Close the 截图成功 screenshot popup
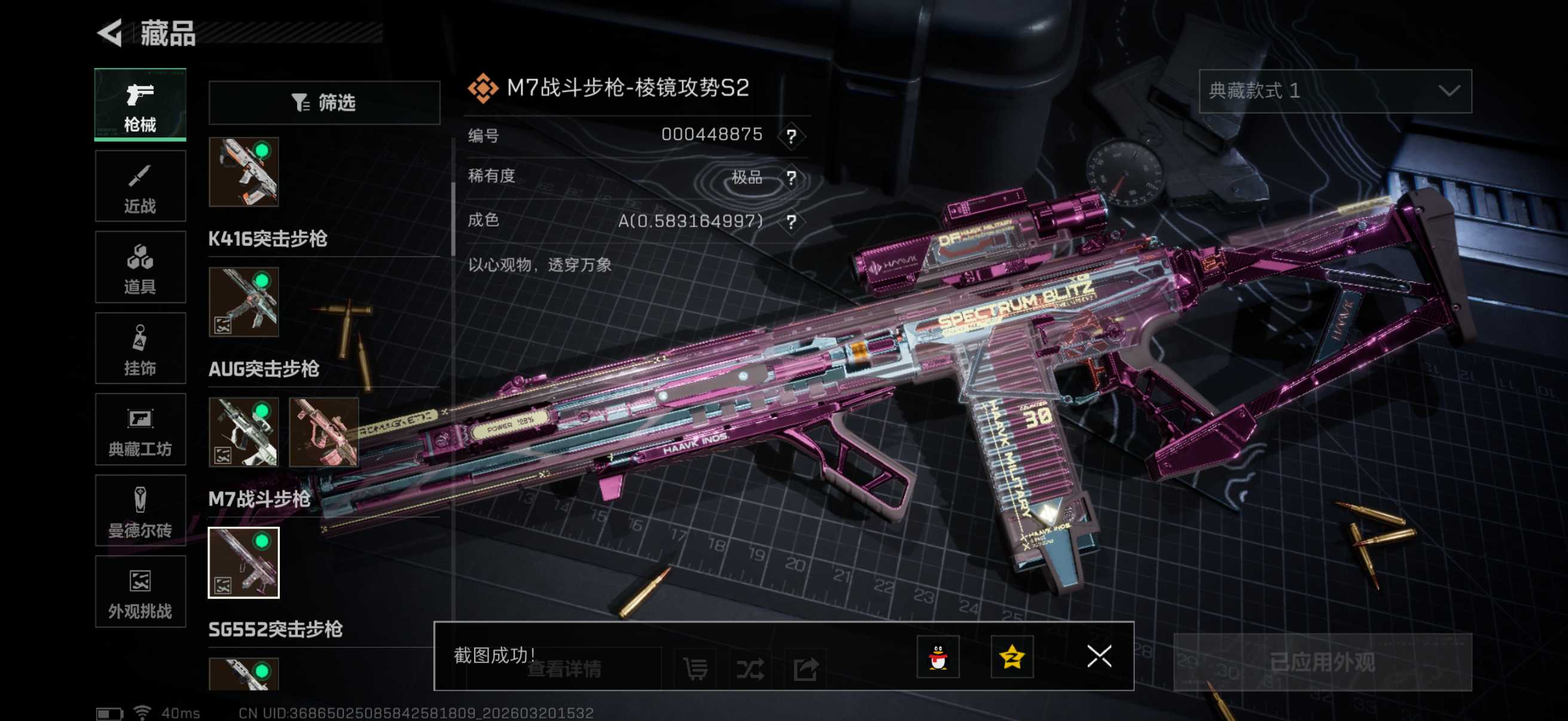The image size is (1568, 721). click(1099, 656)
